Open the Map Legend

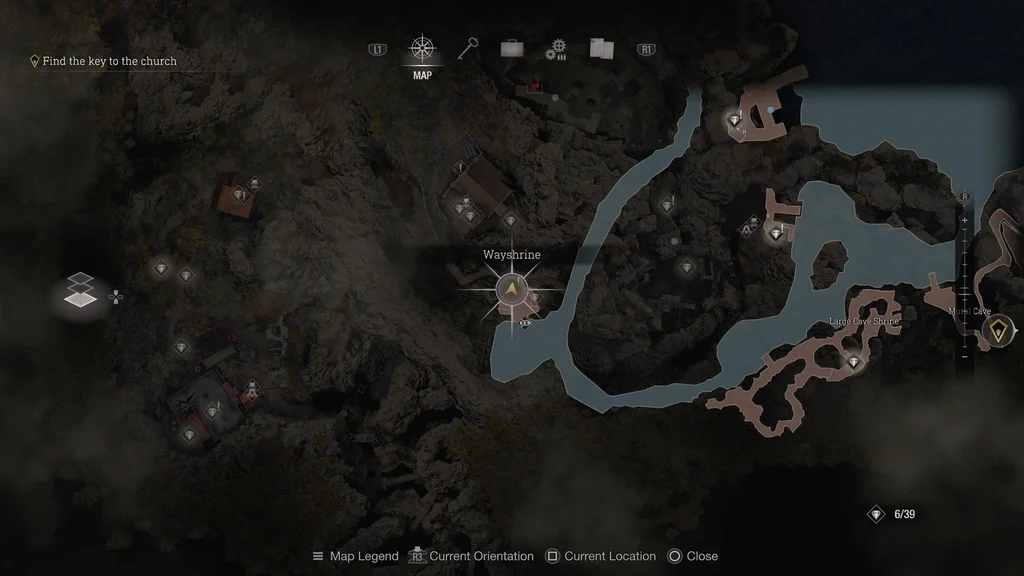click(x=355, y=556)
